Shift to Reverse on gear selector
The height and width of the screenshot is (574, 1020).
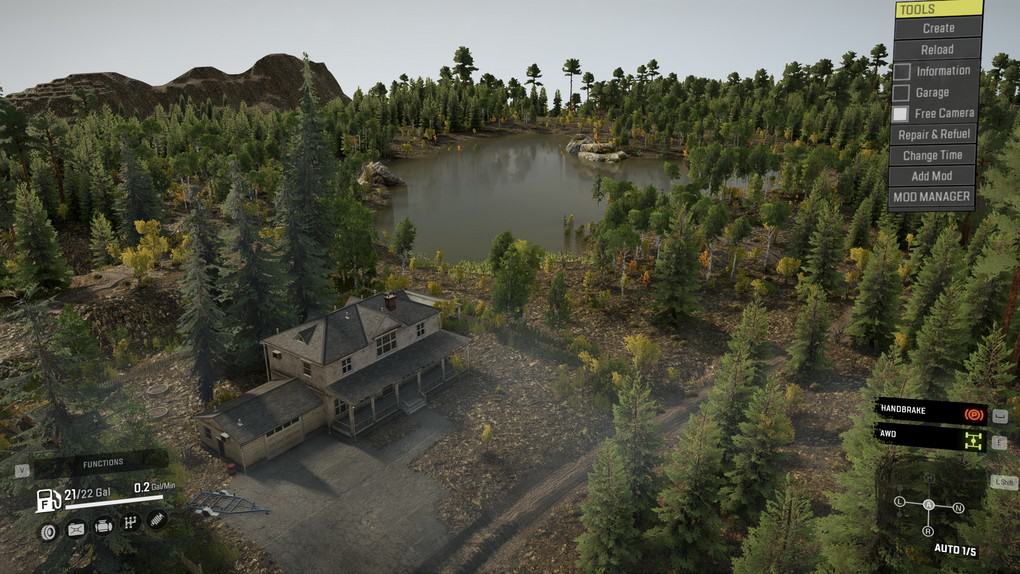point(928,531)
